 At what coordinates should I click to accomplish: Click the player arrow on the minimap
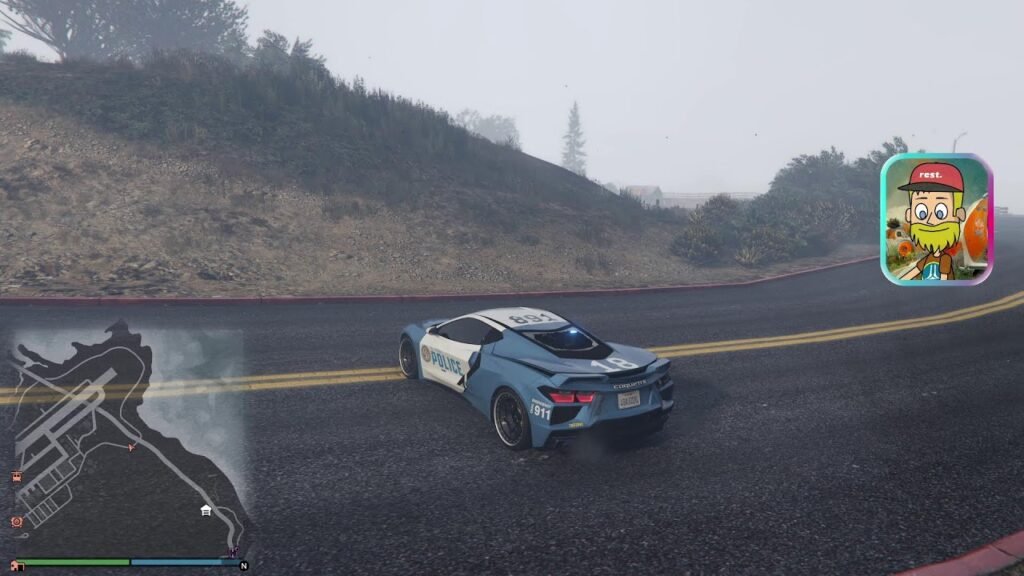tap(131, 447)
